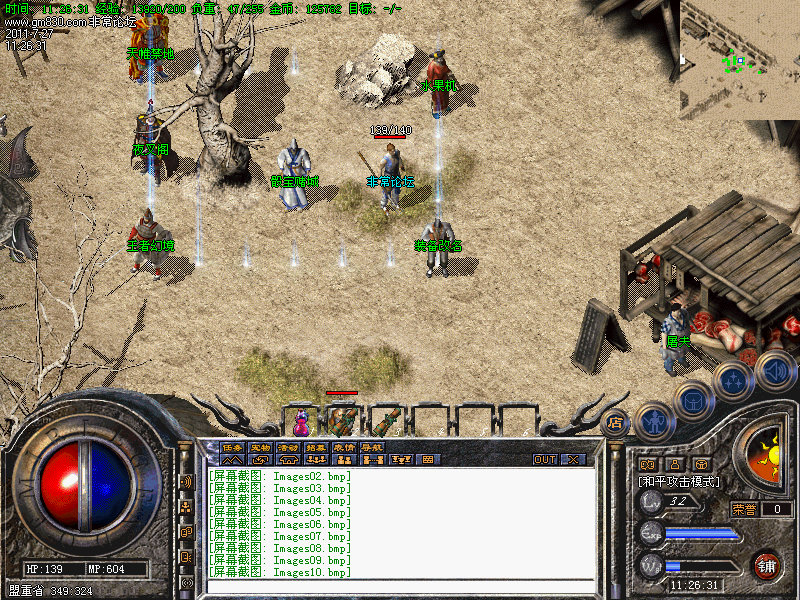Click the OUT button above chat
This screenshot has height=600, width=800.
click(x=545, y=460)
